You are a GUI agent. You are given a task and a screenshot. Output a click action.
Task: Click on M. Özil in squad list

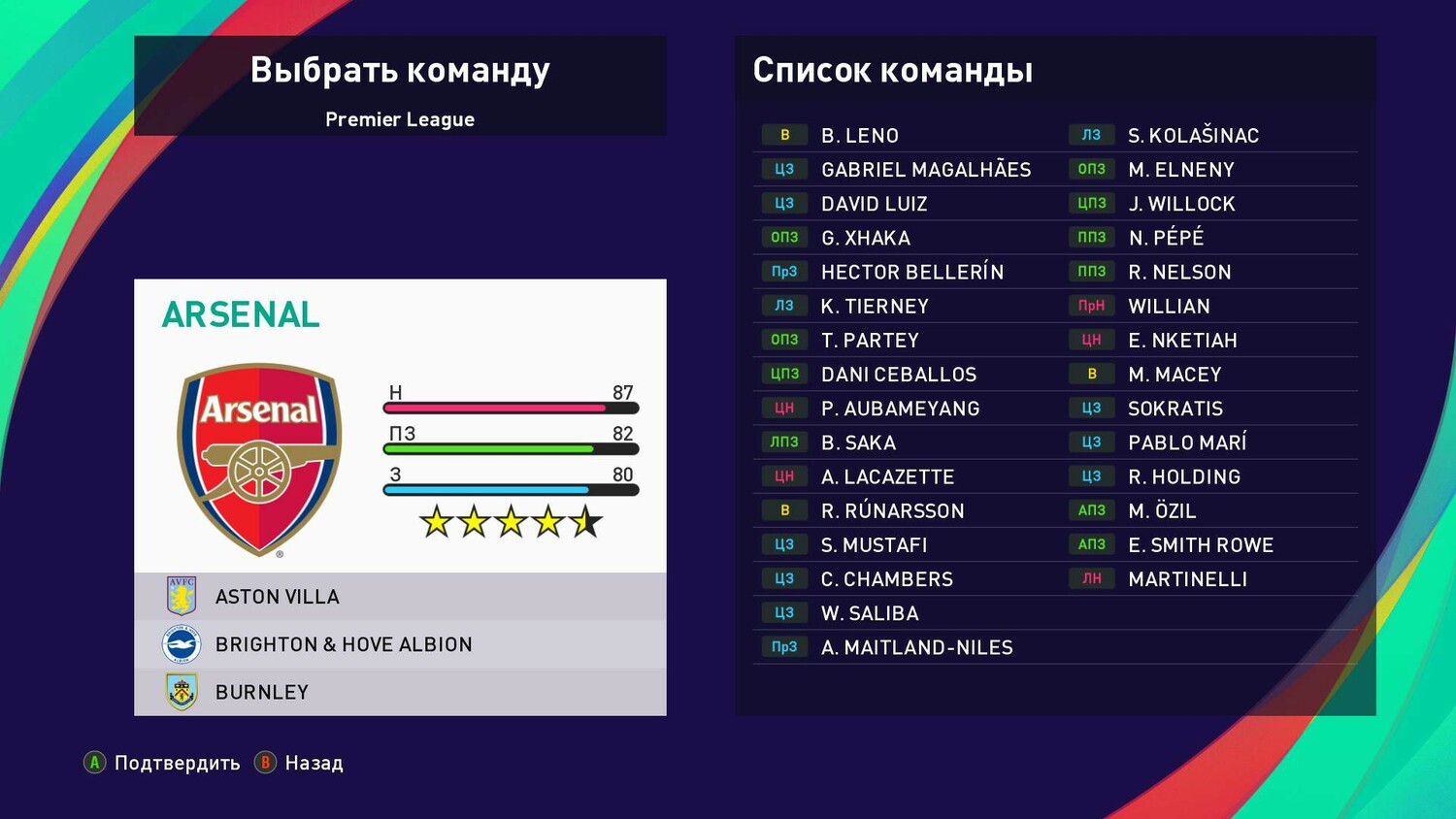tap(1162, 510)
